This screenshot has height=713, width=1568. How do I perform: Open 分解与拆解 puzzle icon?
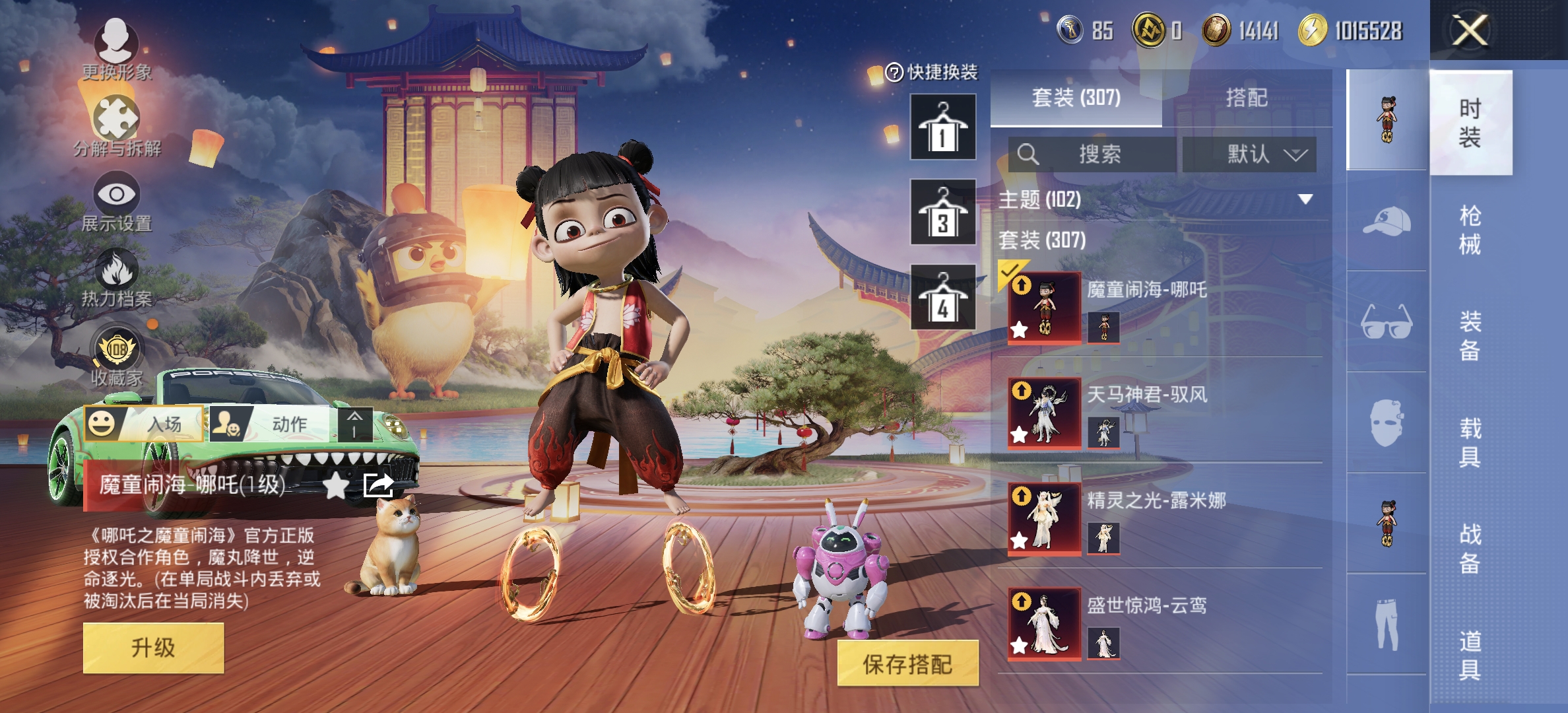117,125
